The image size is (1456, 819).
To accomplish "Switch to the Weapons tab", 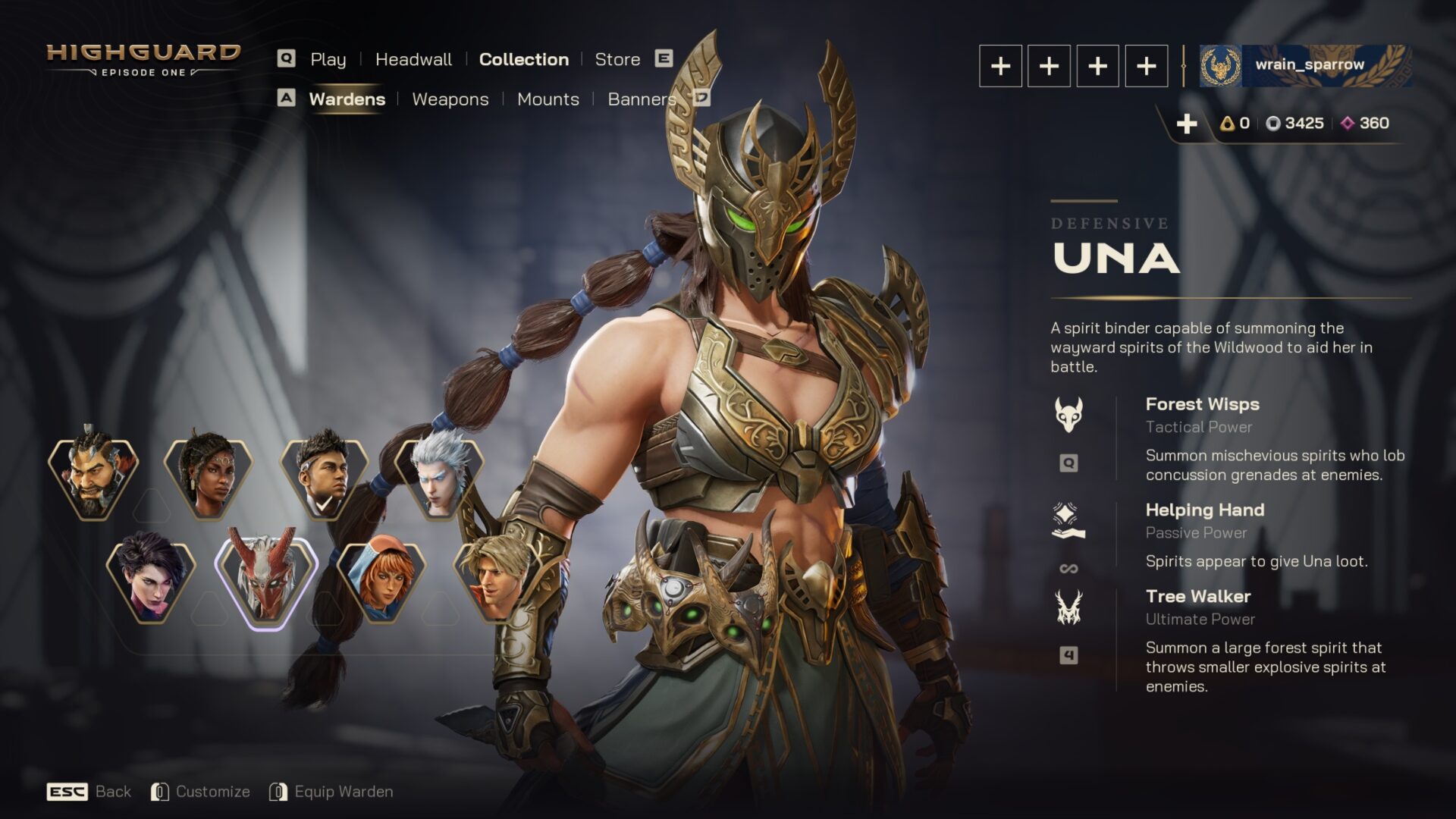I will 450,99.
